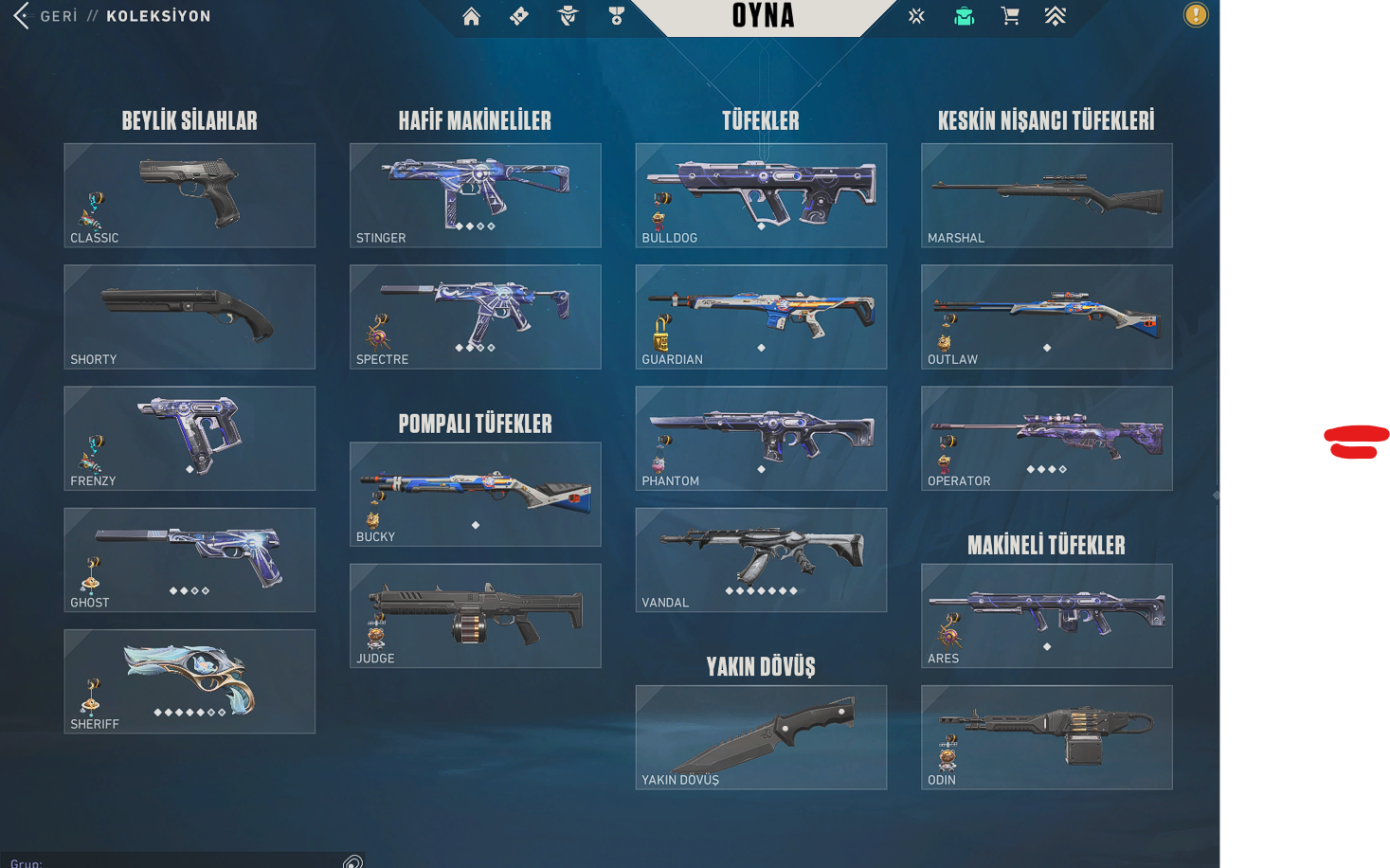The image size is (1390, 868).
Task: Select the Ghost weapon slot
Action: point(190,559)
